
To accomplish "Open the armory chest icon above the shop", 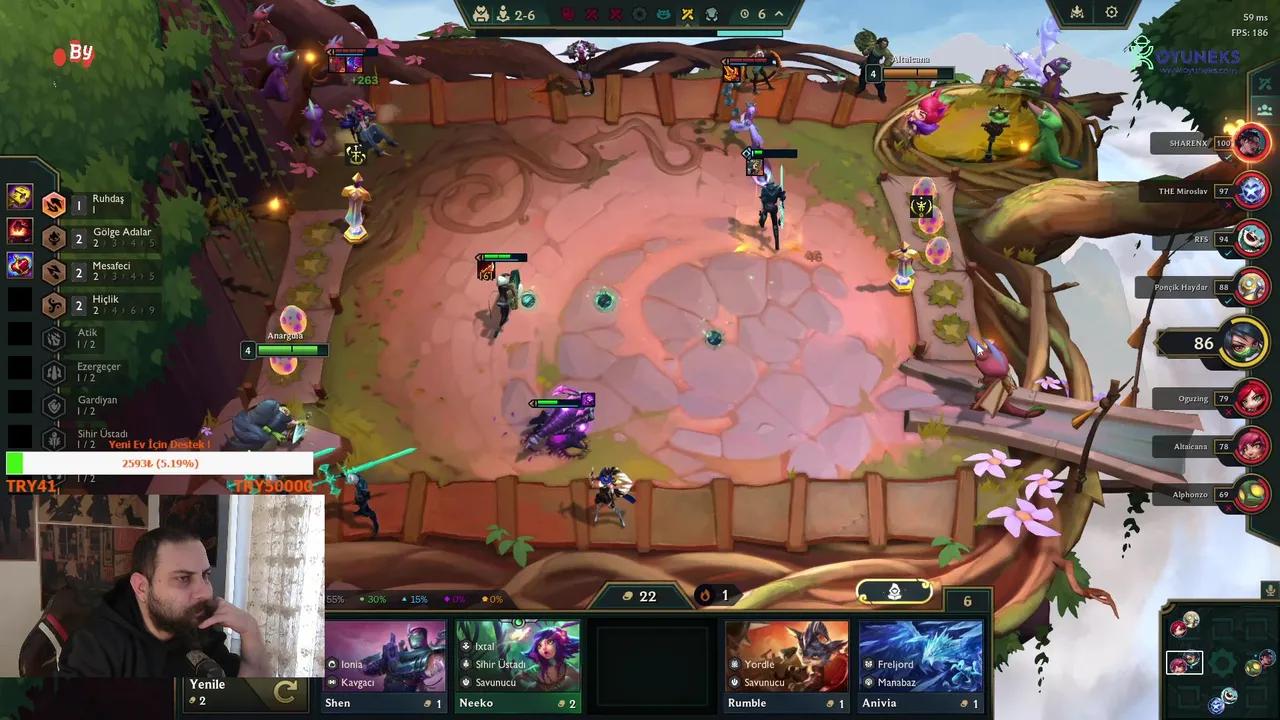I will pos(892,592).
